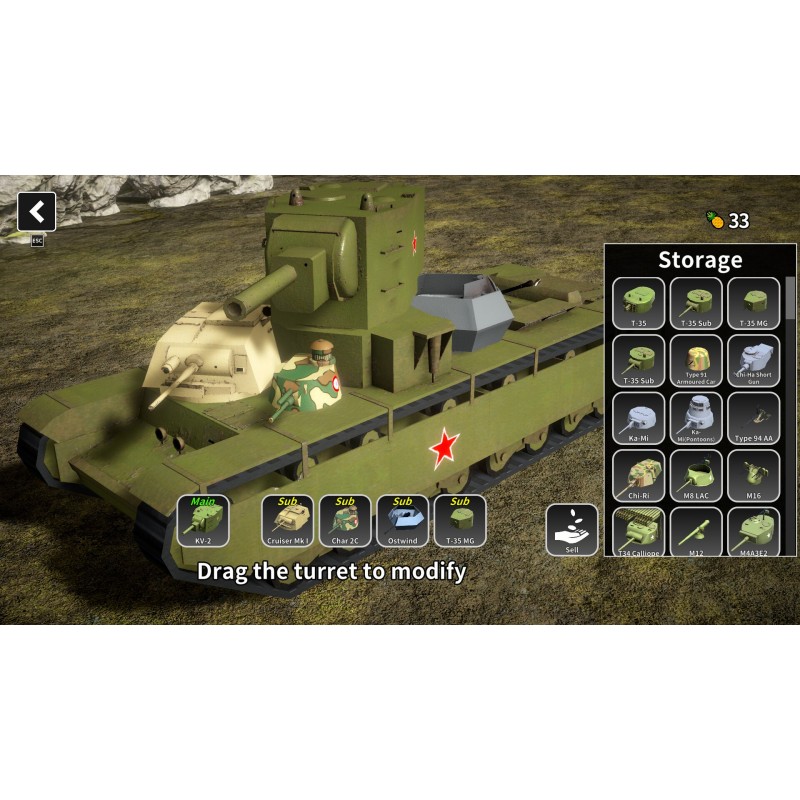Click the Storage panel scrollbar
The width and height of the screenshot is (800, 800).
pyautogui.click(x=791, y=300)
